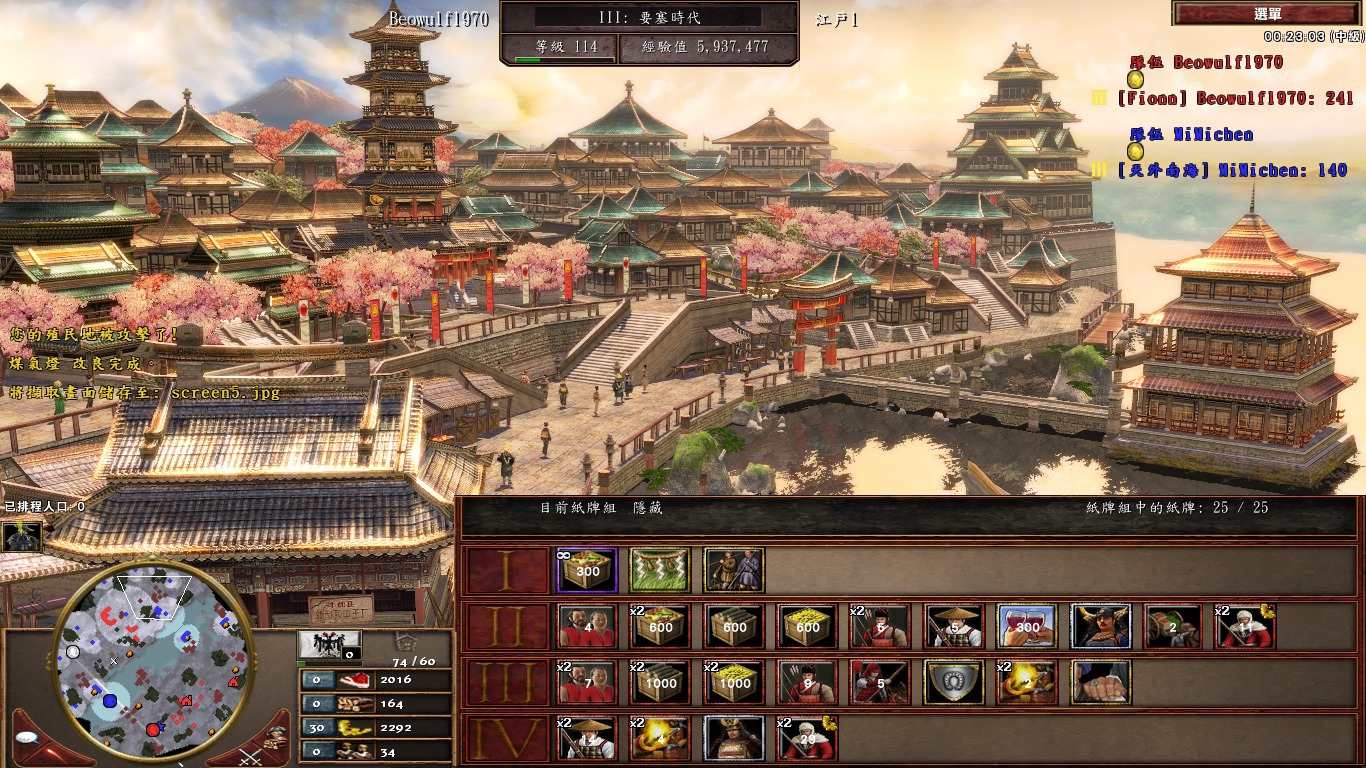Choose the white tassel rope grass card
The width and height of the screenshot is (1366, 768).
(x=661, y=570)
